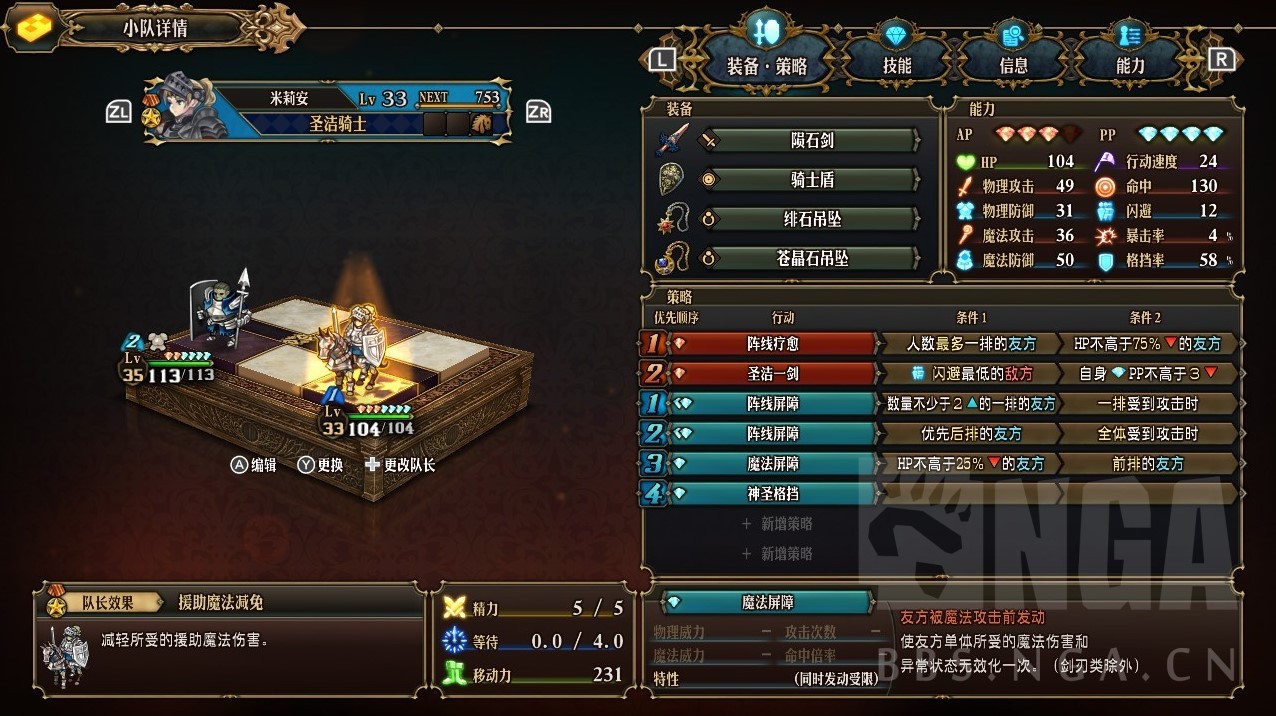Viewport: 1276px width, 716px height.
Task: Click the 苍晶石吊坠 accessory slot
Action: (x=811, y=258)
